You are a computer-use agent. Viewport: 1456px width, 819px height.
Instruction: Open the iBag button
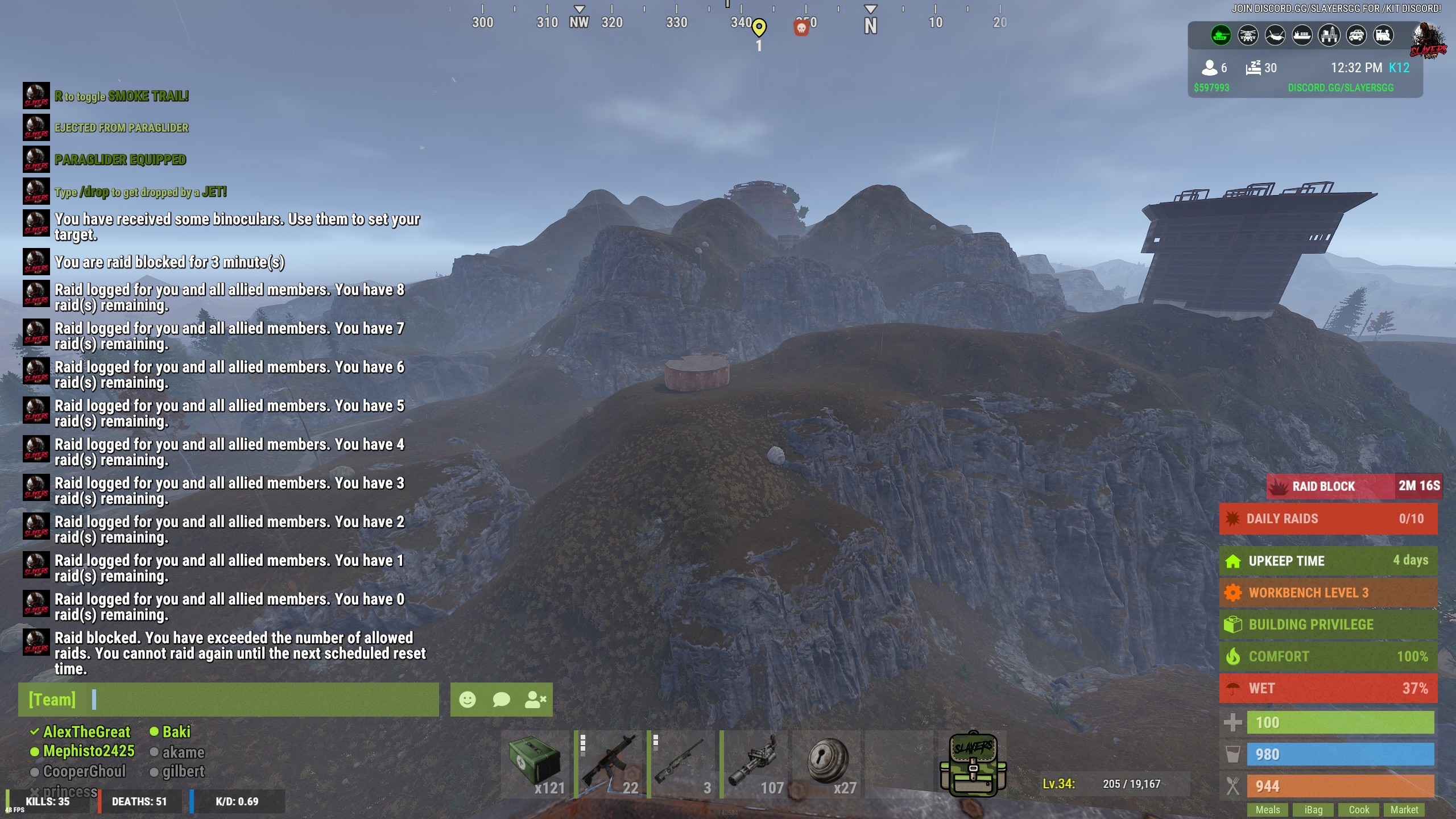pos(1313,809)
